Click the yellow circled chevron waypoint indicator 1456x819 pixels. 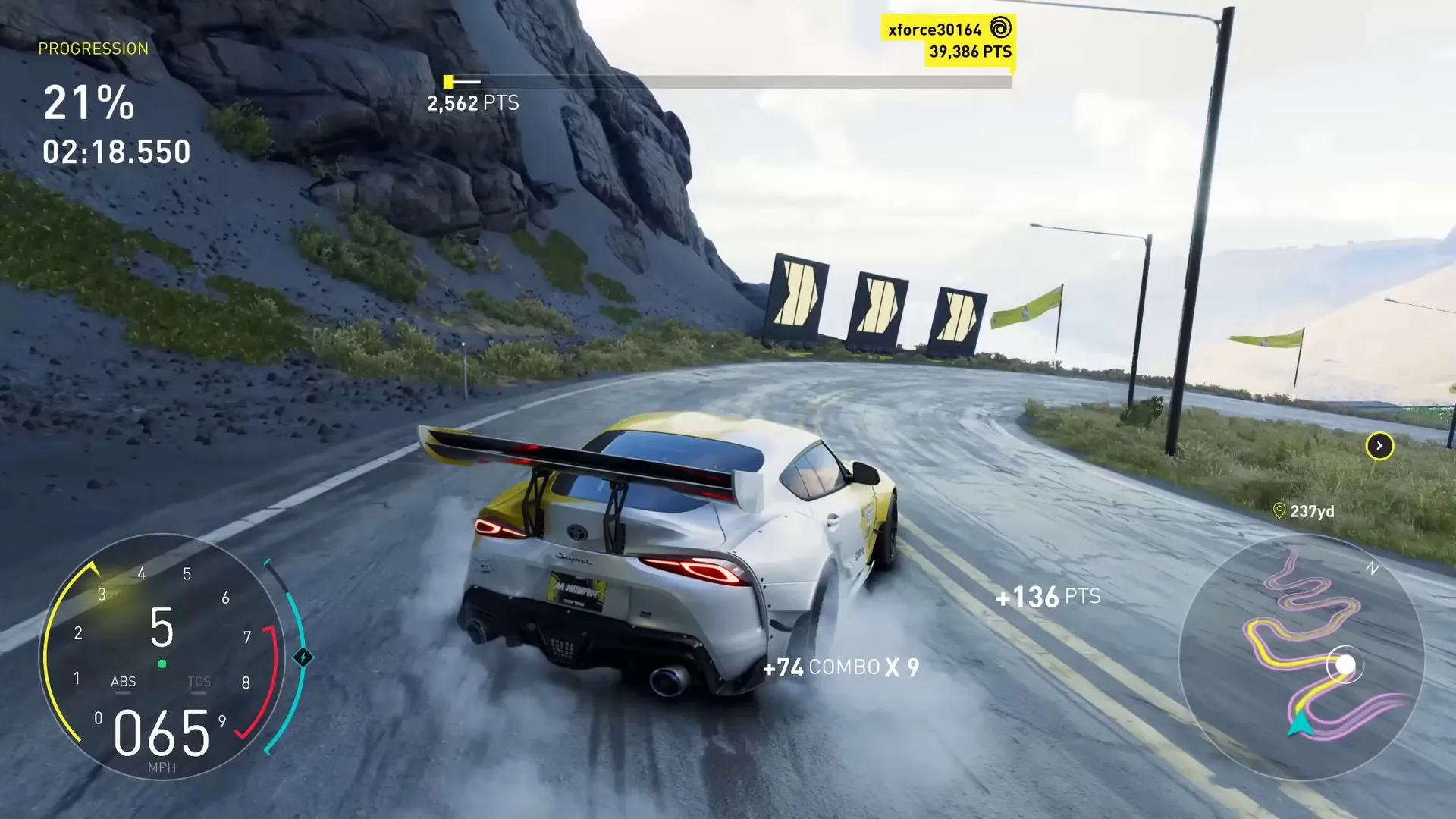1379,446
